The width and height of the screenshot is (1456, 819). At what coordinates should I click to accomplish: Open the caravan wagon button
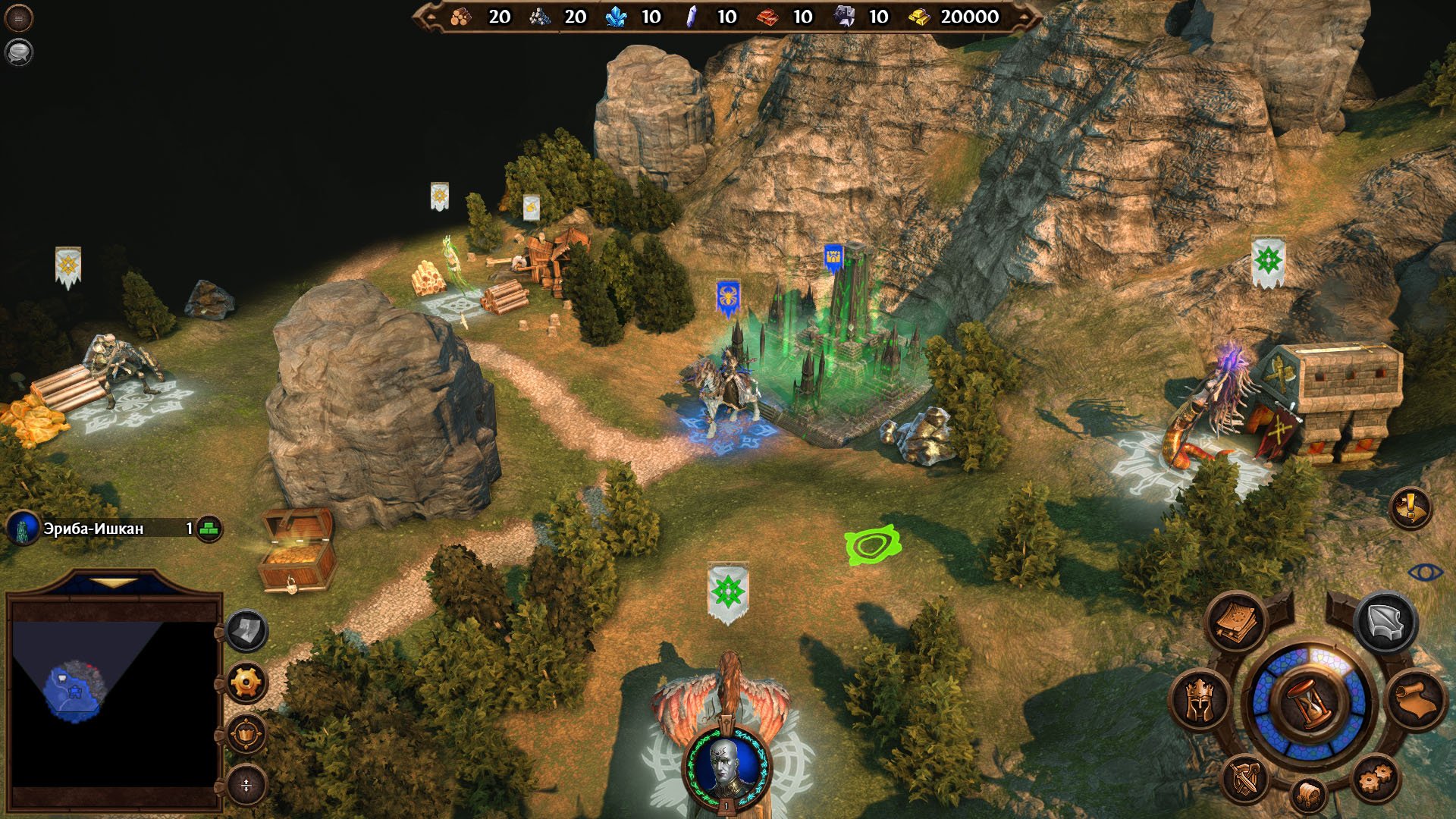coord(1308,795)
